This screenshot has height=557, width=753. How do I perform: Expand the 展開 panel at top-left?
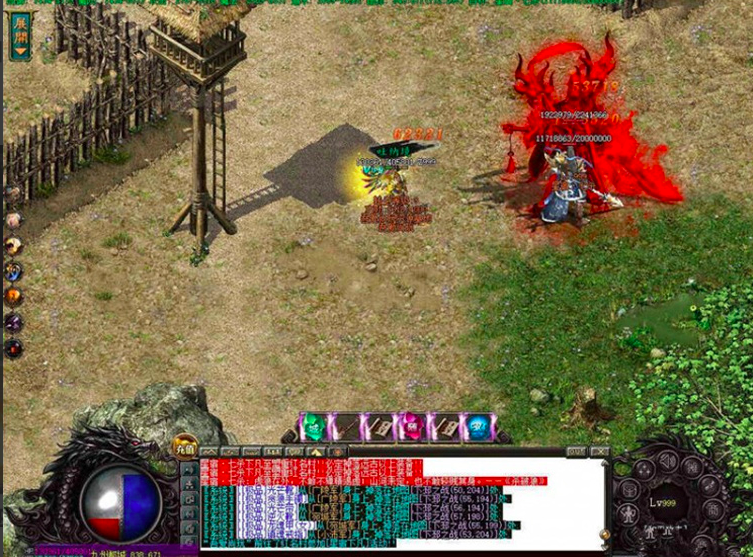pos(19,34)
